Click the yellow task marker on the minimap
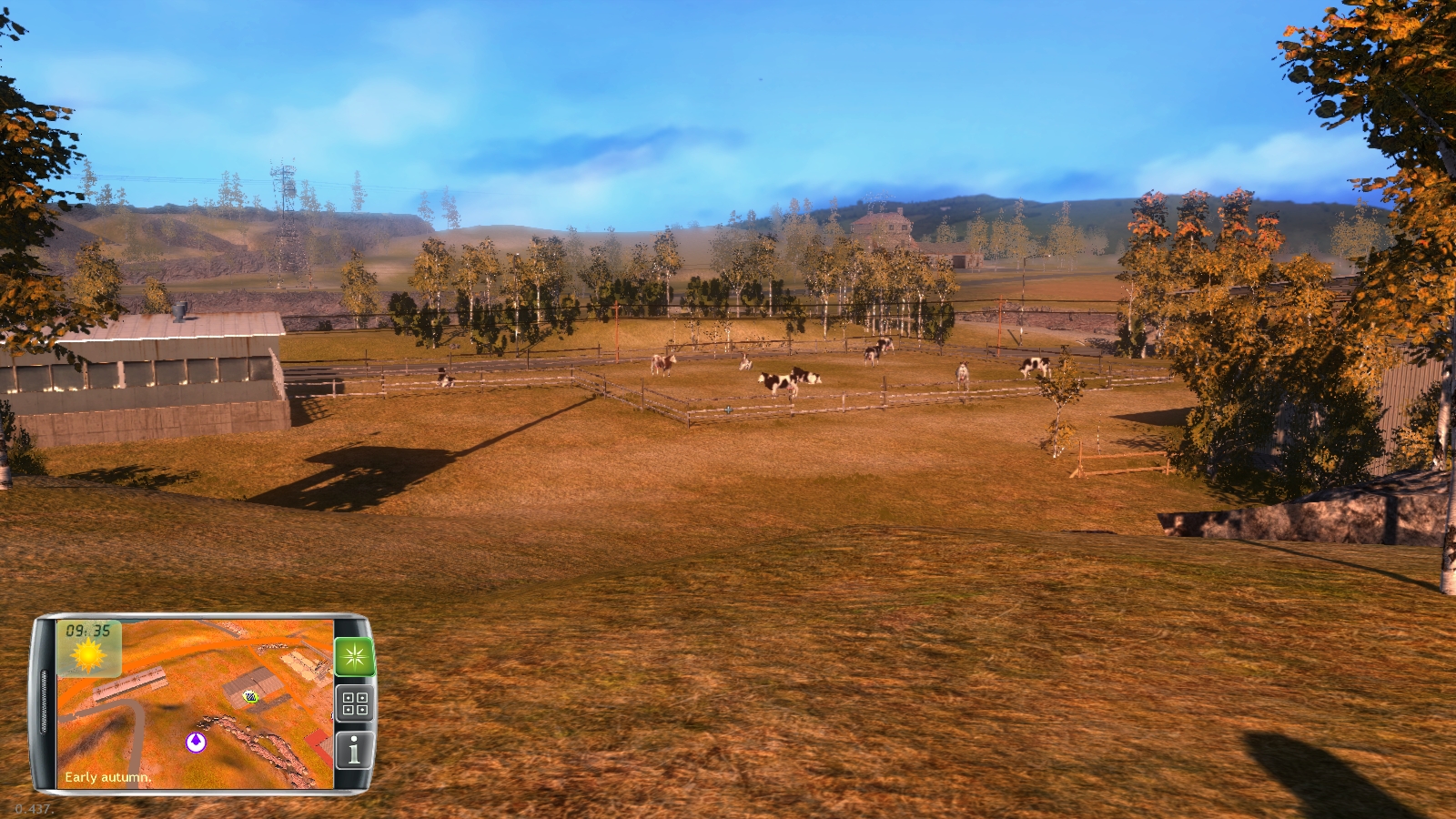1456x819 pixels. 248,697
